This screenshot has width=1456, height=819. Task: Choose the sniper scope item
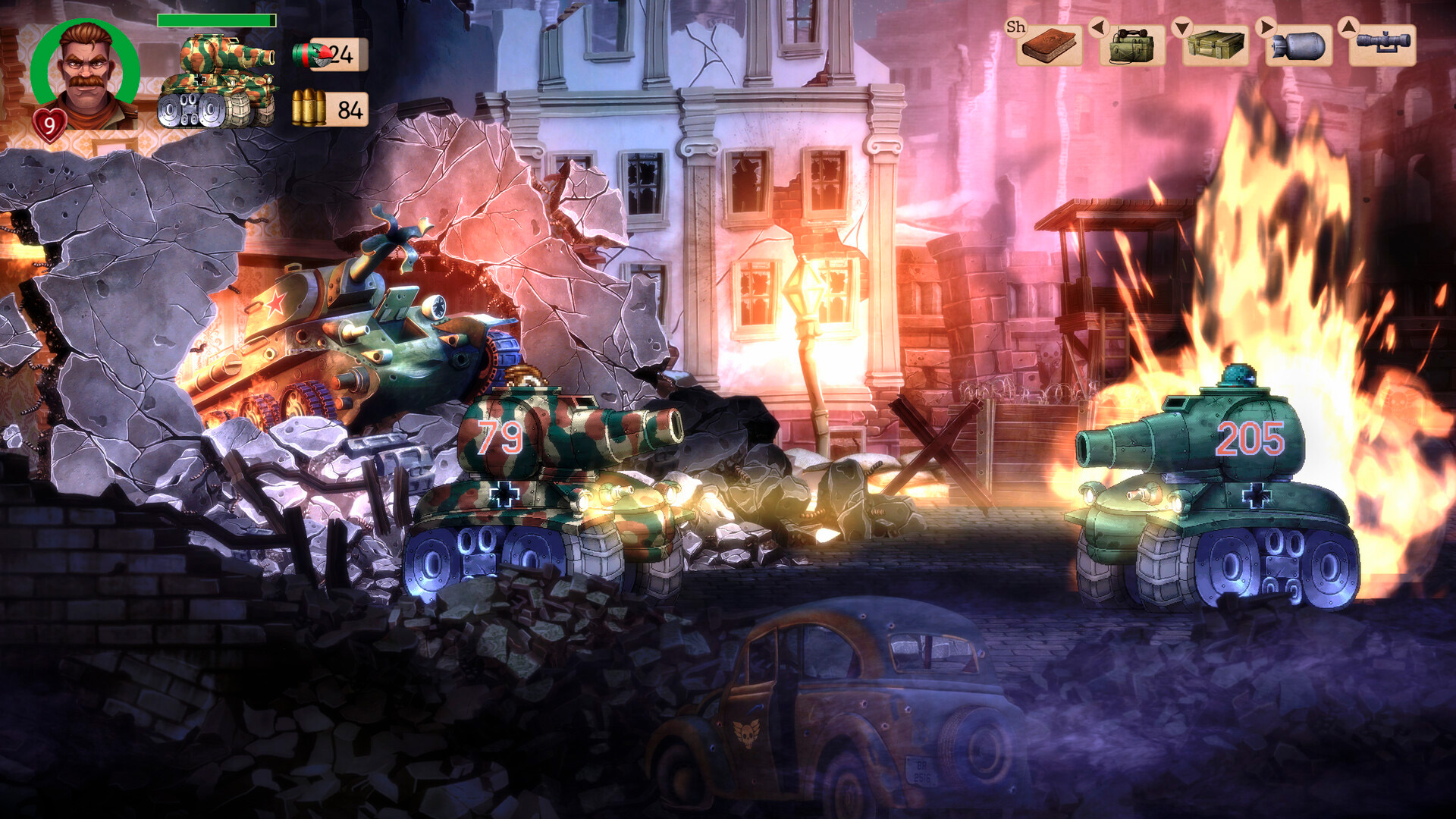tap(1382, 44)
